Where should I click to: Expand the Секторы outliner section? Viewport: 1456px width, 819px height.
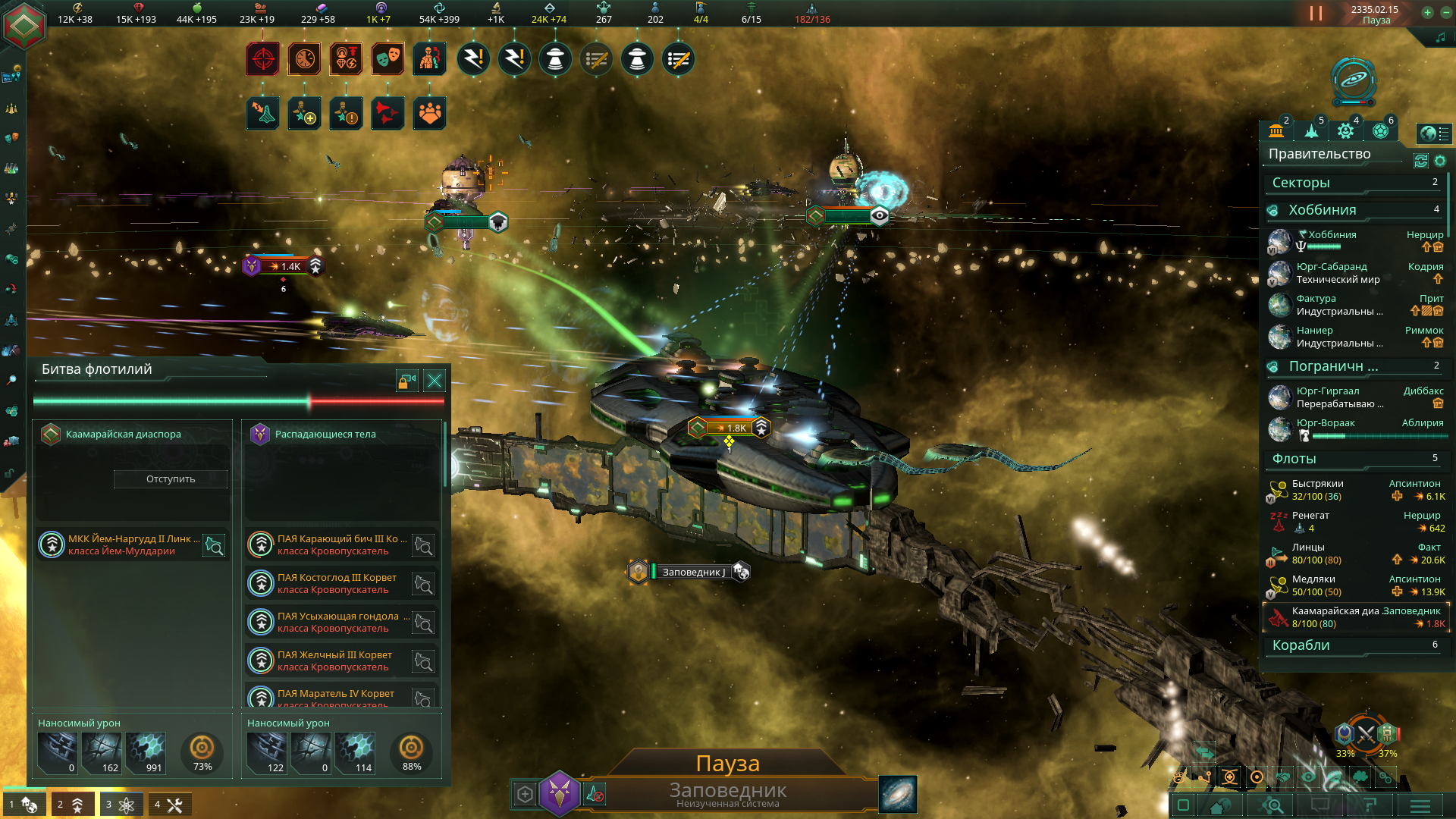tap(1354, 183)
